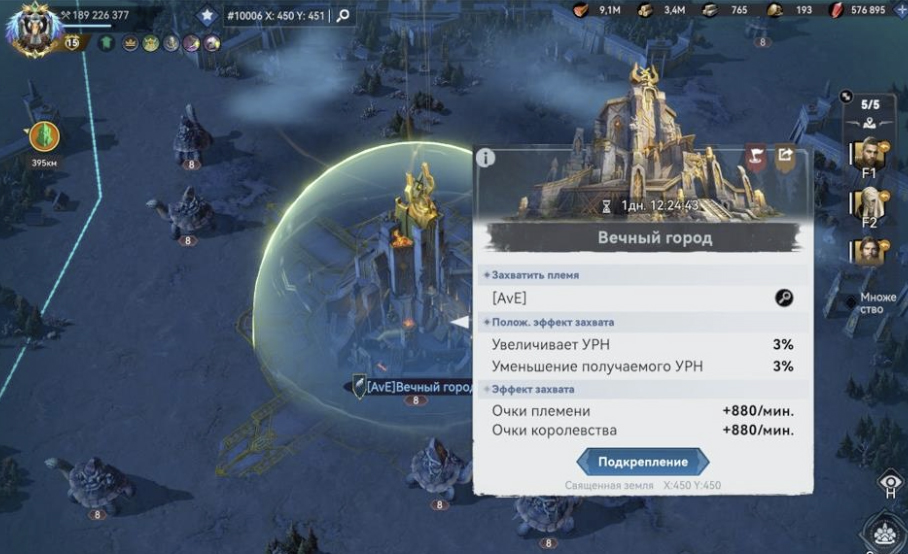Click the share arrow icon on the city panel
The image size is (908, 554).
[x=785, y=155]
